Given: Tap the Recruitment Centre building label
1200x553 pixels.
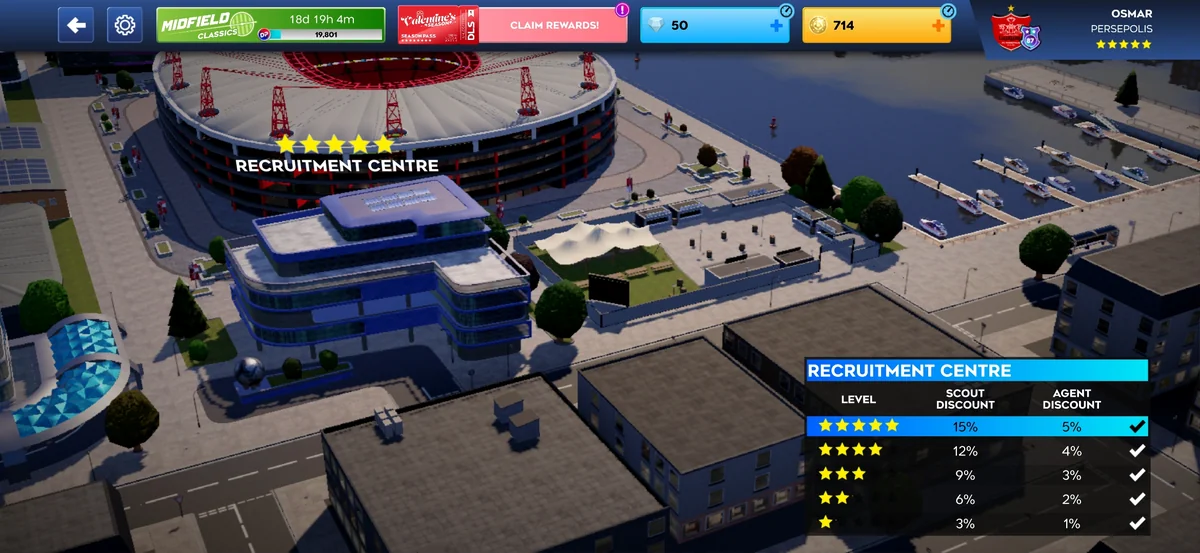Looking at the screenshot, I should tap(336, 165).
